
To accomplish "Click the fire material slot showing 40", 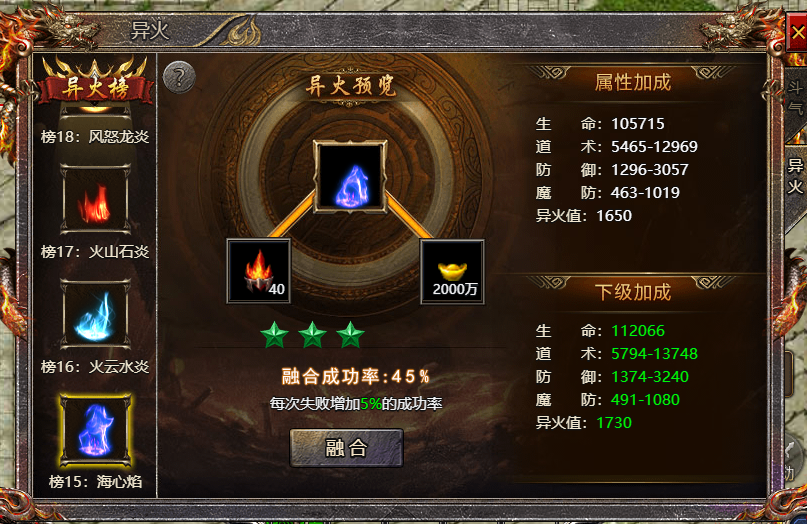I will tap(259, 271).
